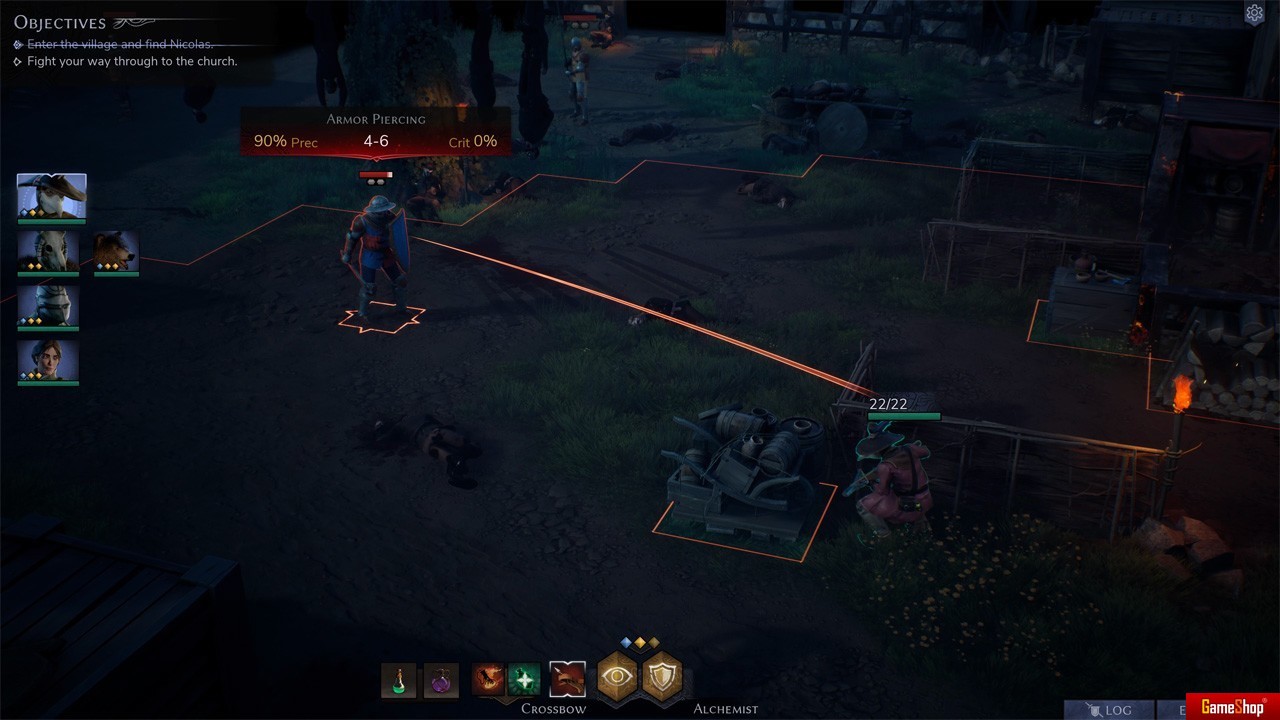Use the purple round potion
Image resolution: width=1280 pixels, height=720 pixels.
(441, 680)
